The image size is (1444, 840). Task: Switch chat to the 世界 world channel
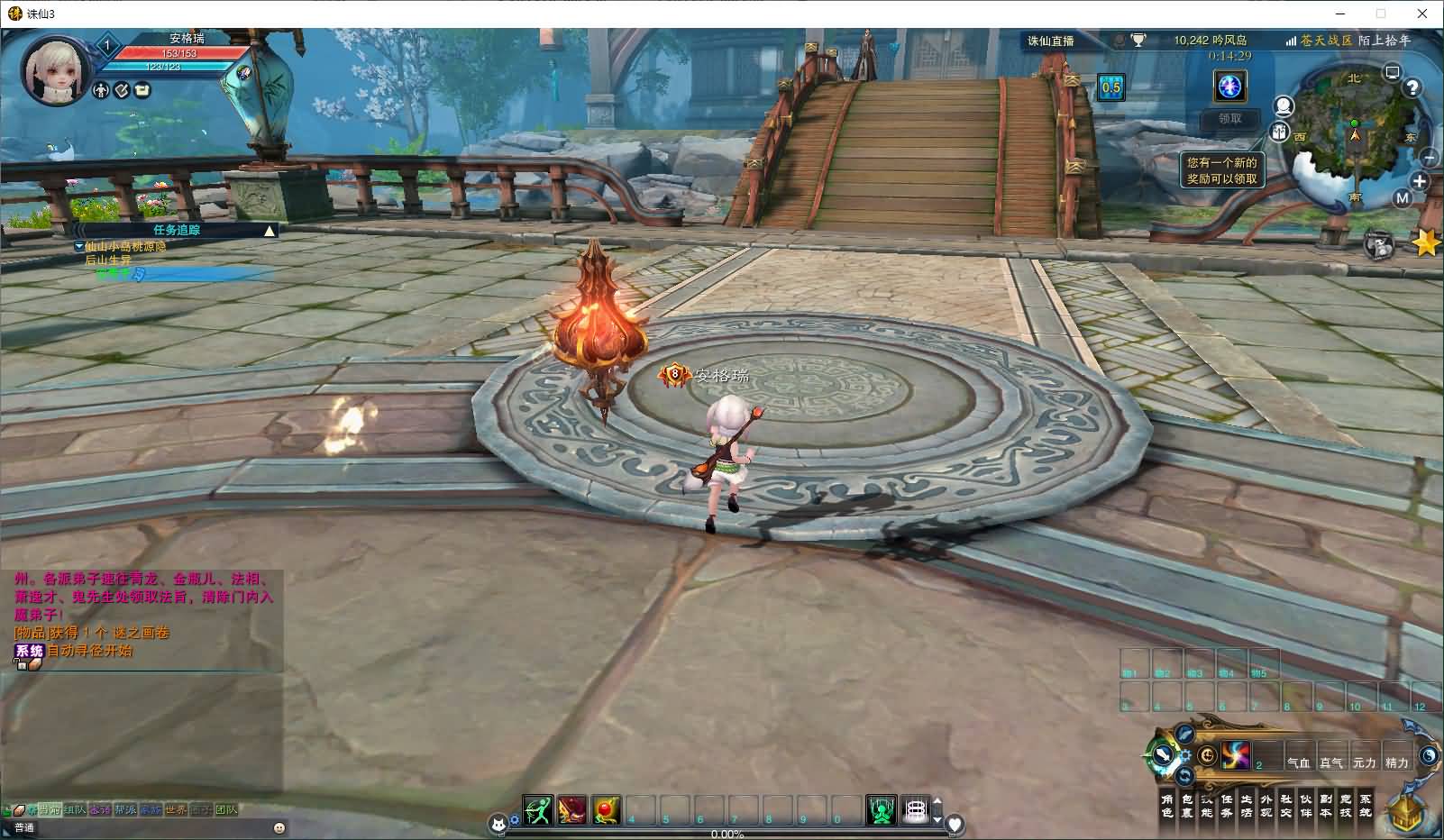tap(176, 809)
